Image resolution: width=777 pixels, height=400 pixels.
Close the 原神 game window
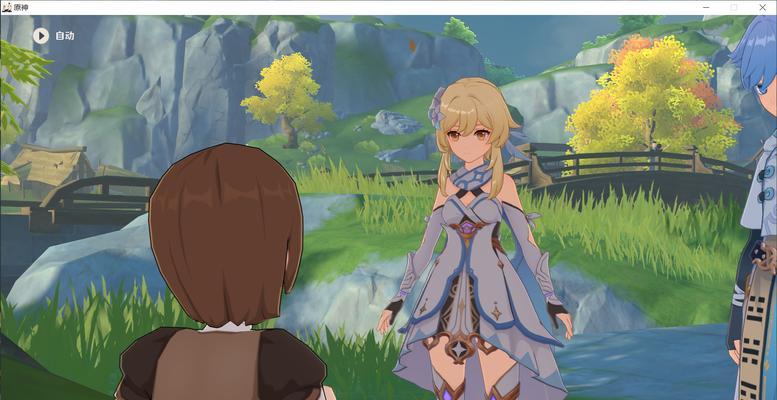(762, 7)
